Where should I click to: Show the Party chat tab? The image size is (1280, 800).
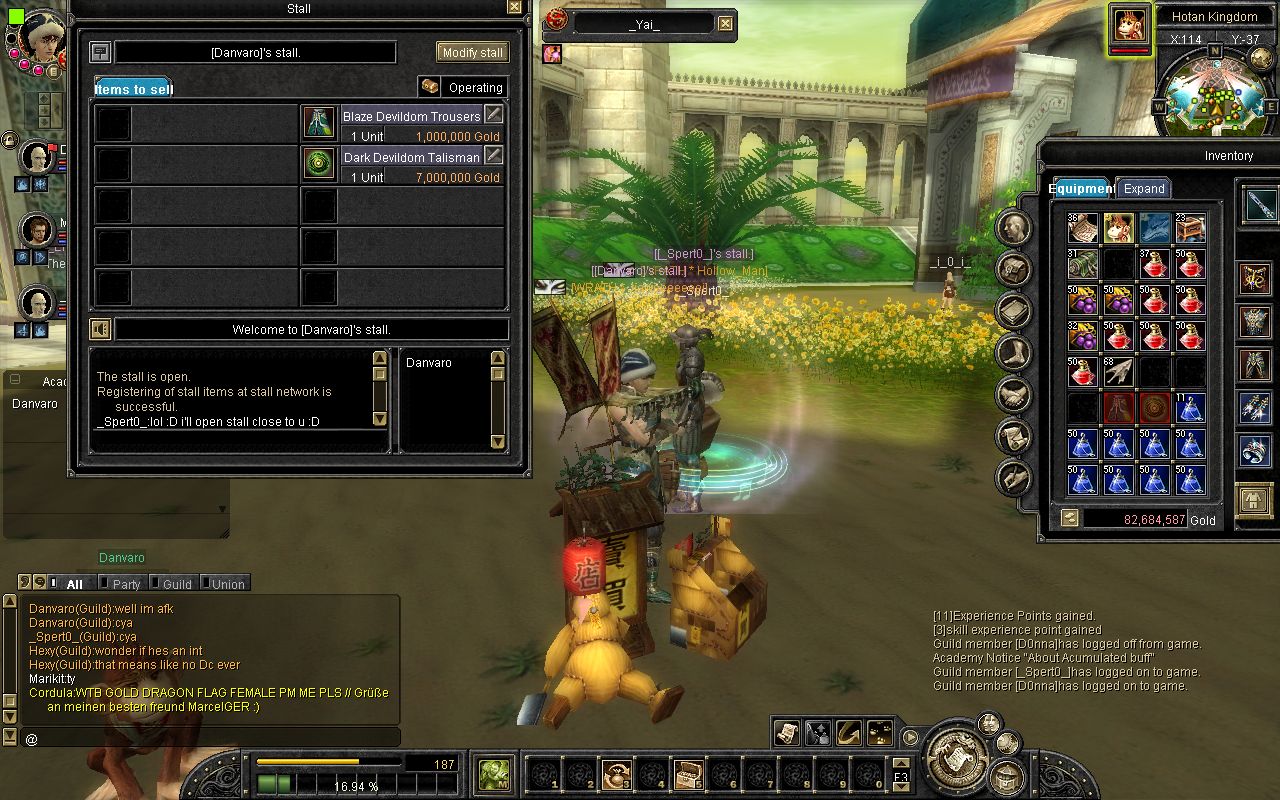126,584
